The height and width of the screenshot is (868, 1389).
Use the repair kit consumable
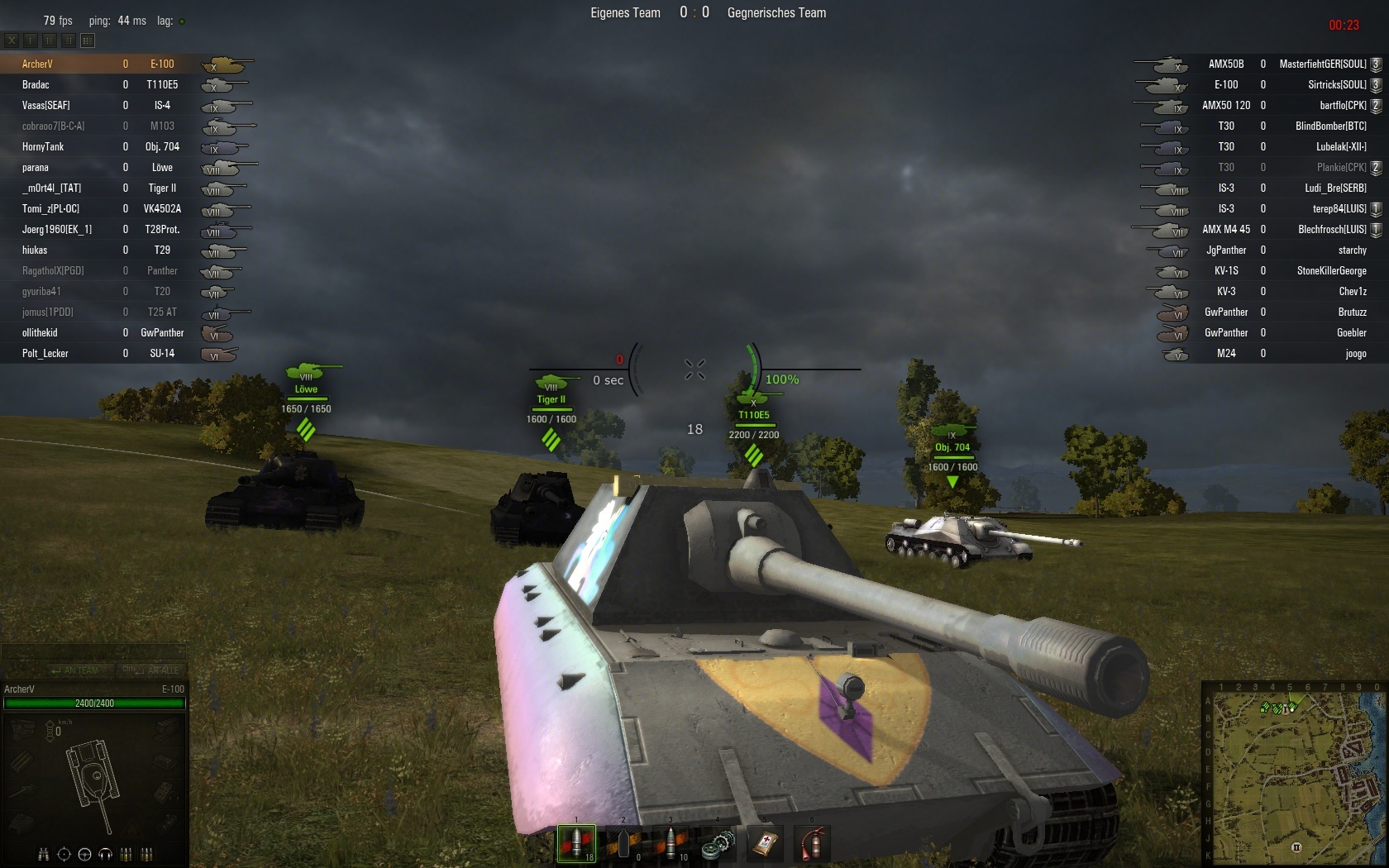click(718, 843)
